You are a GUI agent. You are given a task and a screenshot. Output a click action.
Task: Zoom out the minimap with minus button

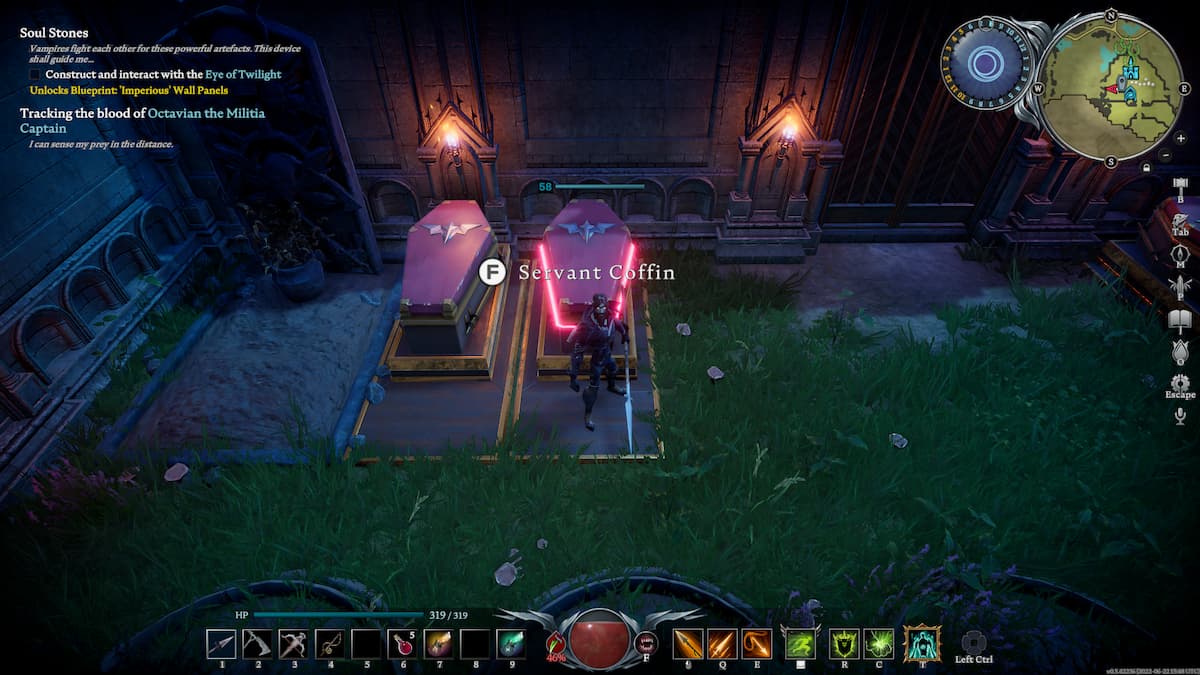[x=1166, y=155]
